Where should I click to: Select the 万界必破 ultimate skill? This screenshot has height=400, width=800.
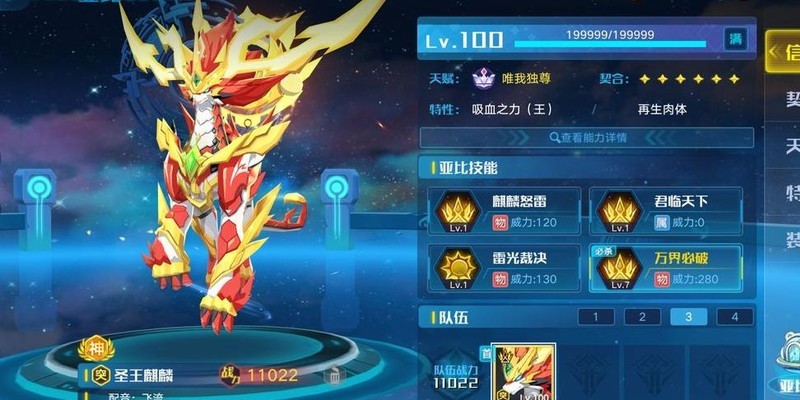664,266
